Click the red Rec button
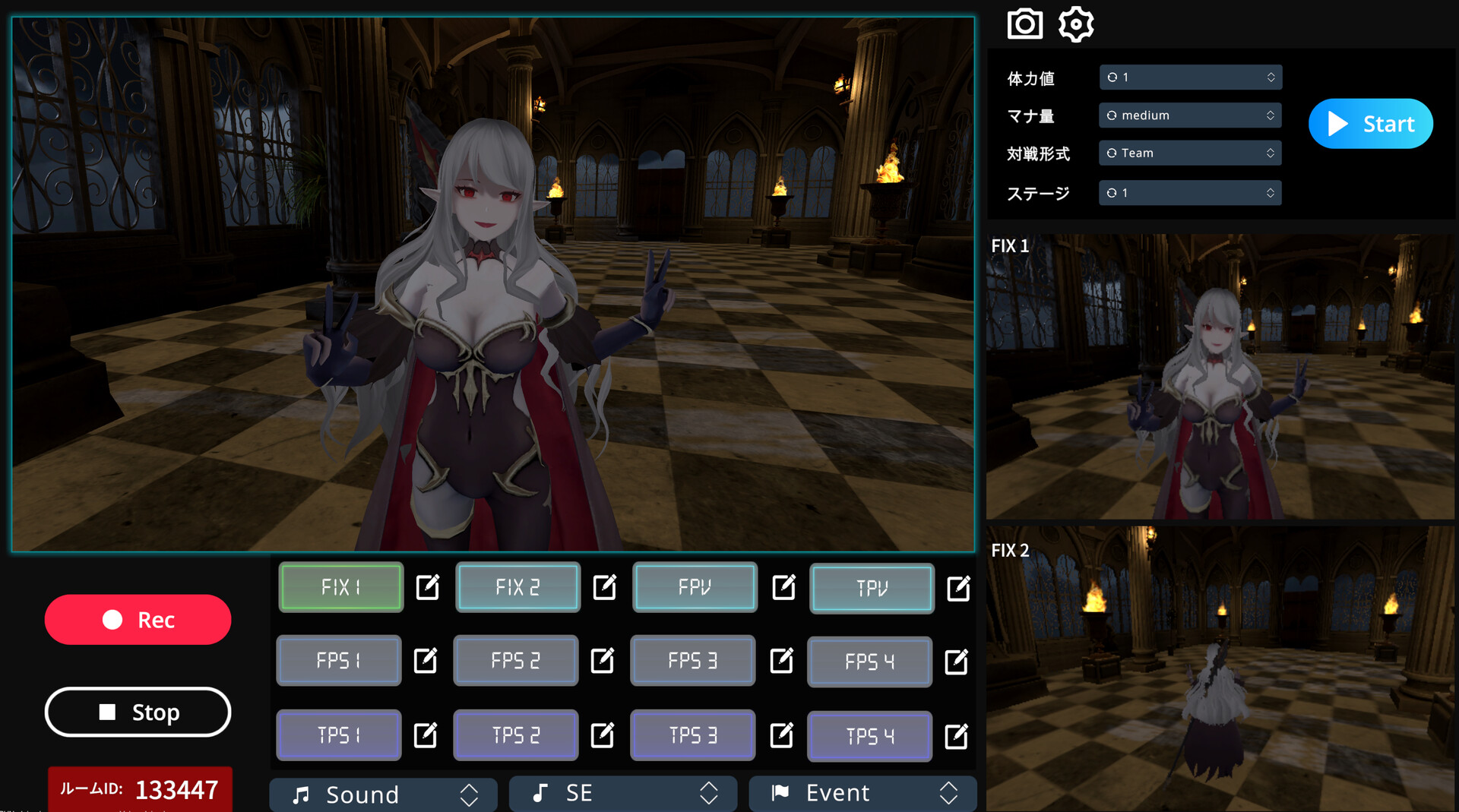 click(138, 619)
